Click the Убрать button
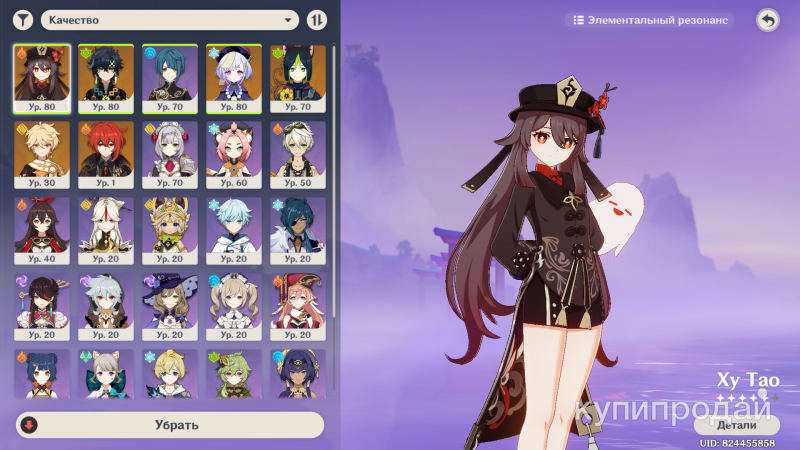800x450 pixels. coord(170,425)
